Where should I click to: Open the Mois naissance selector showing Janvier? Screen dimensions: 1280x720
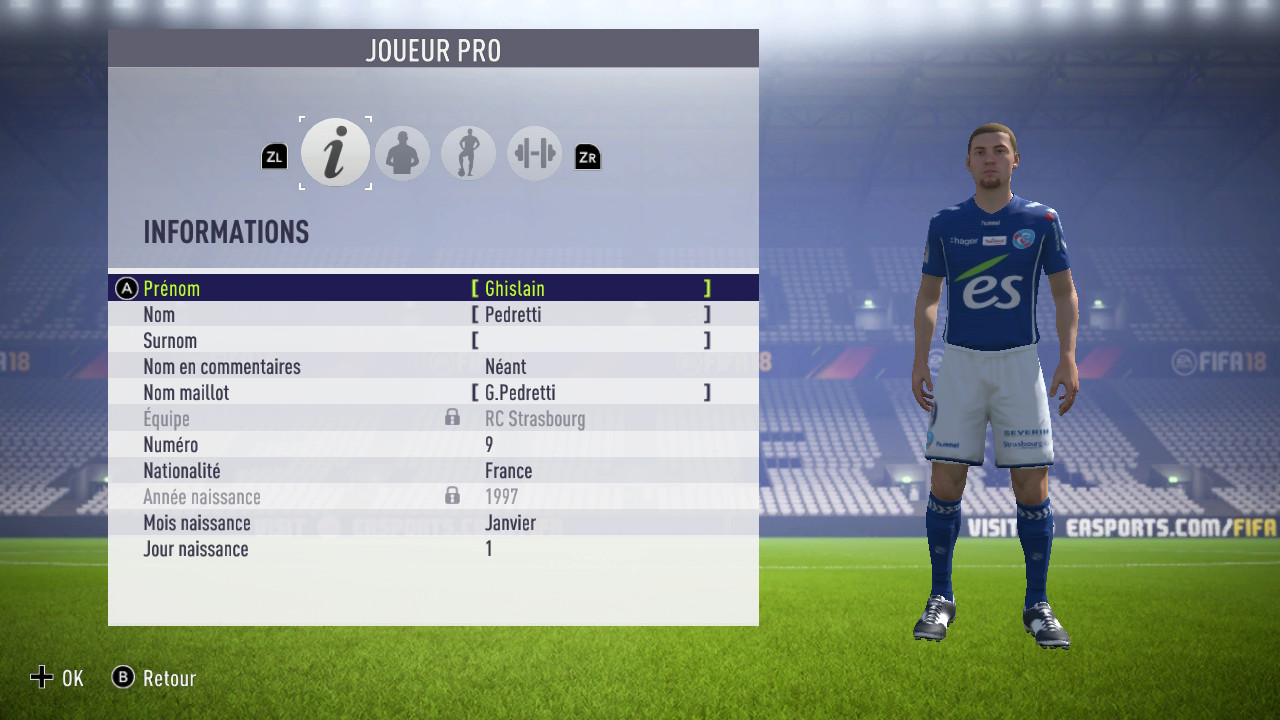(510, 522)
